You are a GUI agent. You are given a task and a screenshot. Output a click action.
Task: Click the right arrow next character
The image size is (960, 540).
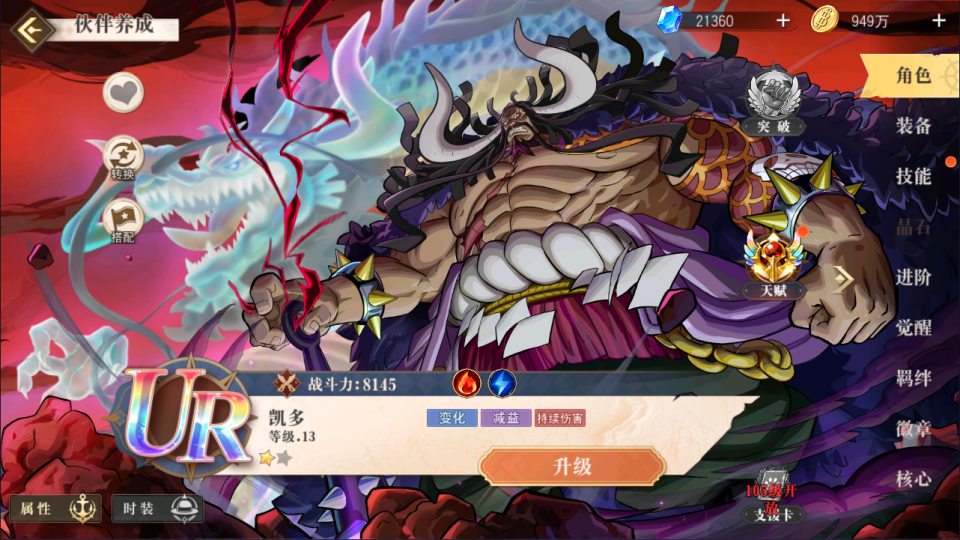click(844, 280)
